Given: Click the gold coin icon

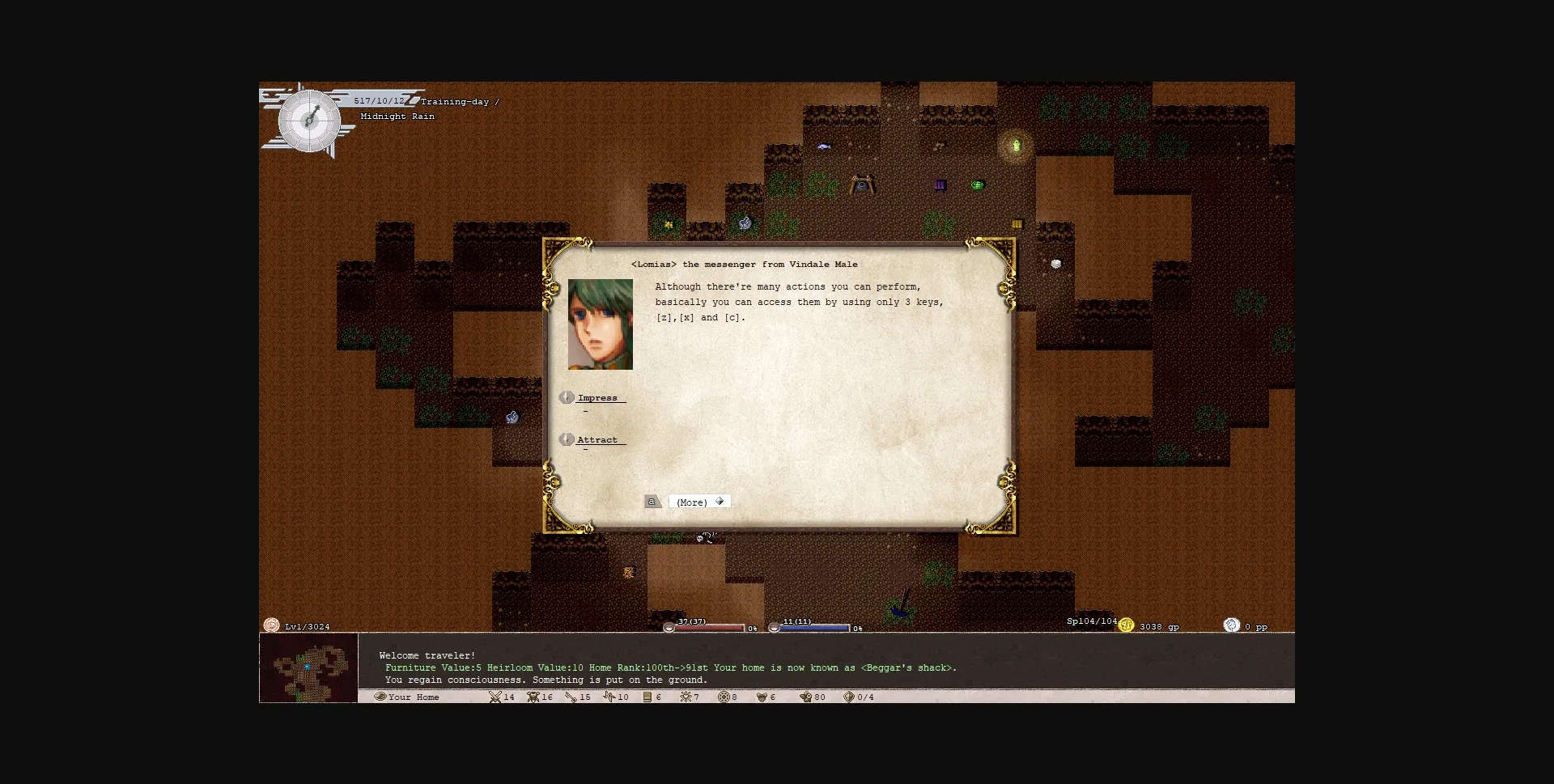Looking at the screenshot, I should tap(1126, 625).
